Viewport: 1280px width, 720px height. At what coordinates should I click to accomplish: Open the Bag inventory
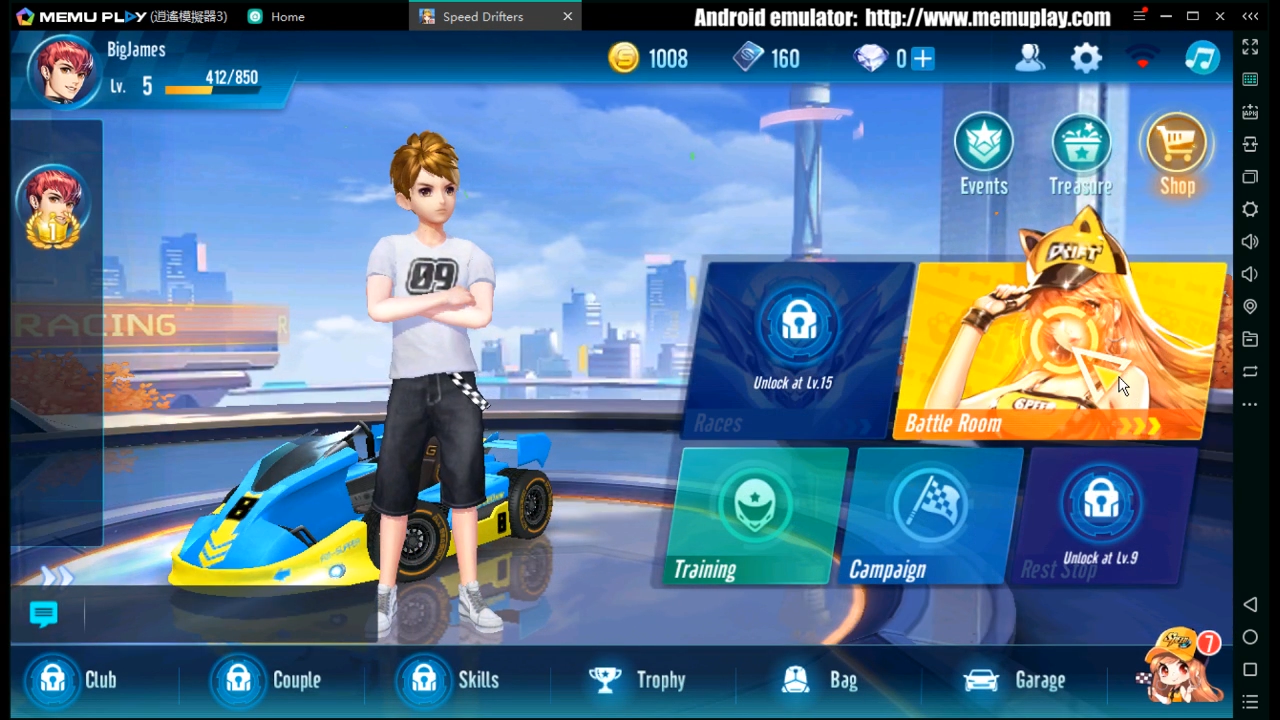pos(820,680)
